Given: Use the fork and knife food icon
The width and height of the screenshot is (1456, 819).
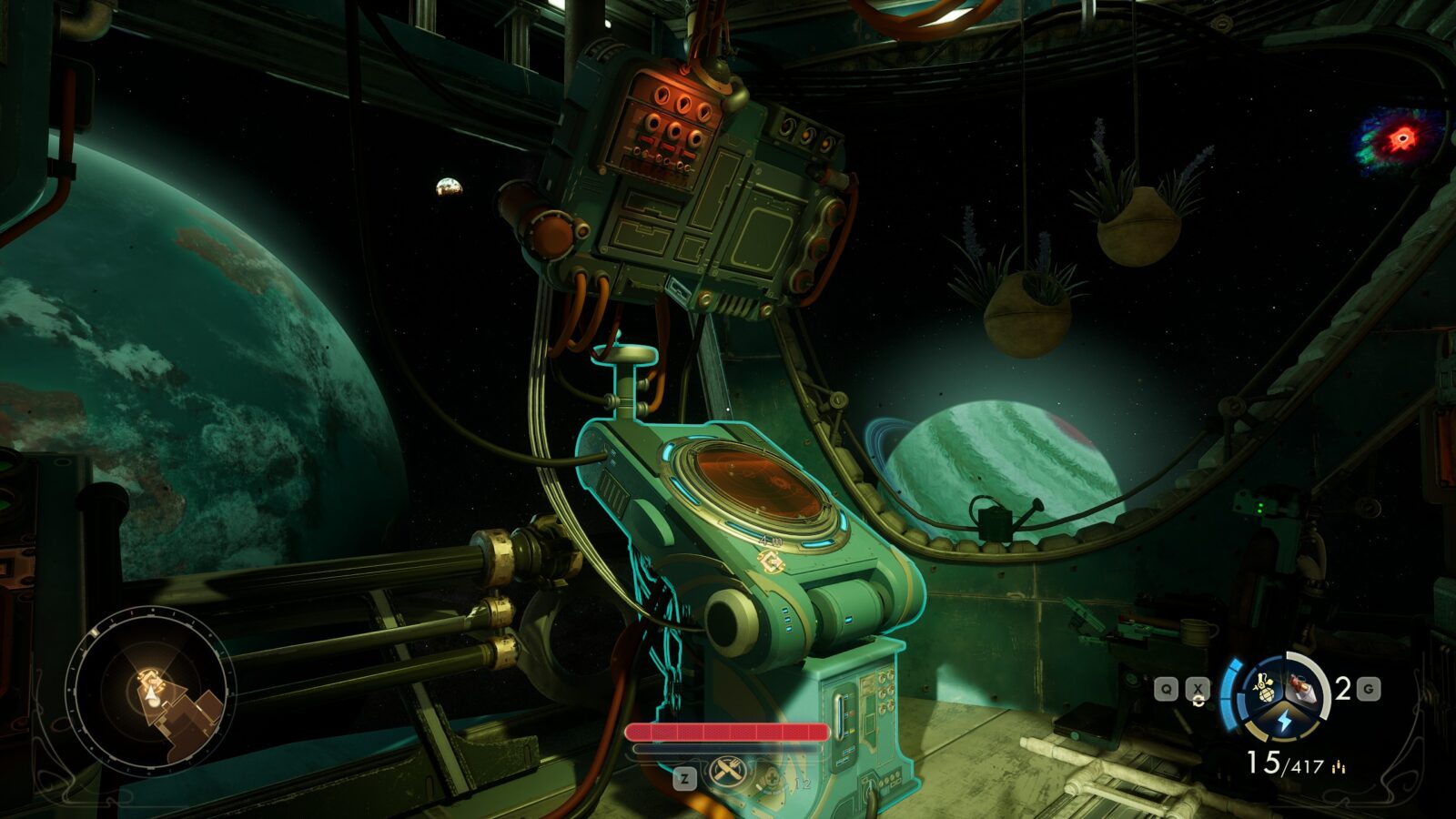Looking at the screenshot, I should point(726,771).
